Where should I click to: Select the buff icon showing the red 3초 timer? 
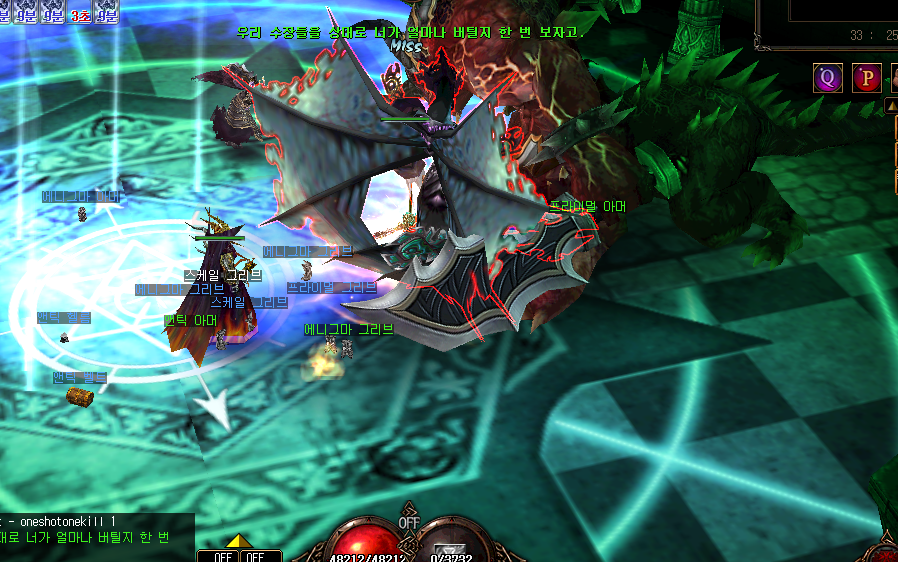pos(79,13)
